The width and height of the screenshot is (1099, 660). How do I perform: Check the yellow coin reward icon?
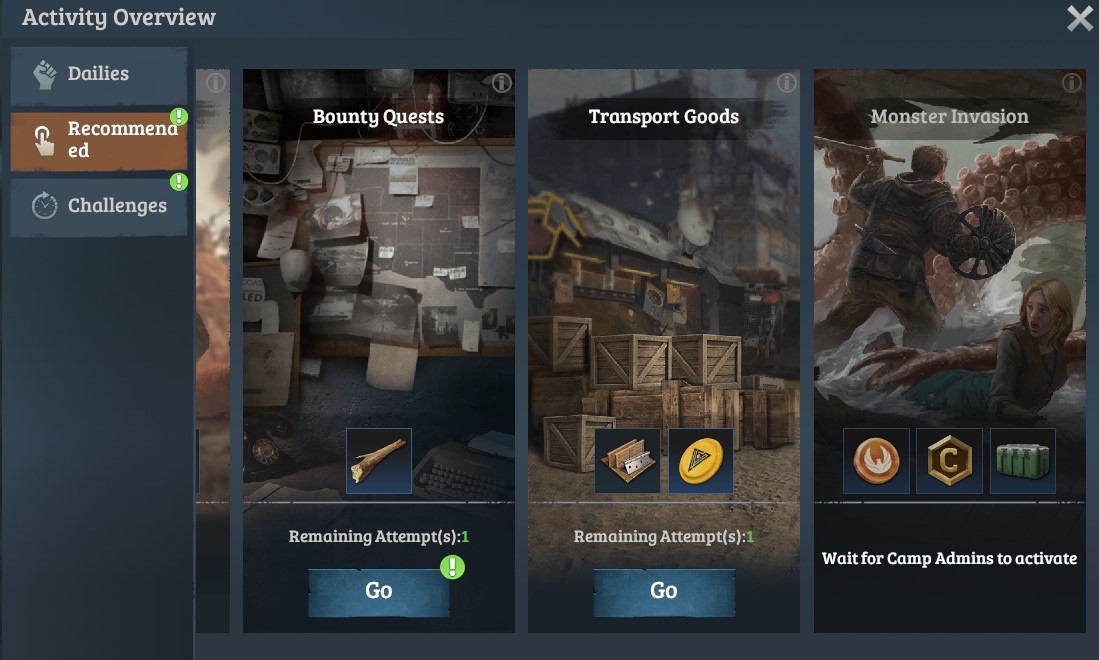tap(700, 461)
